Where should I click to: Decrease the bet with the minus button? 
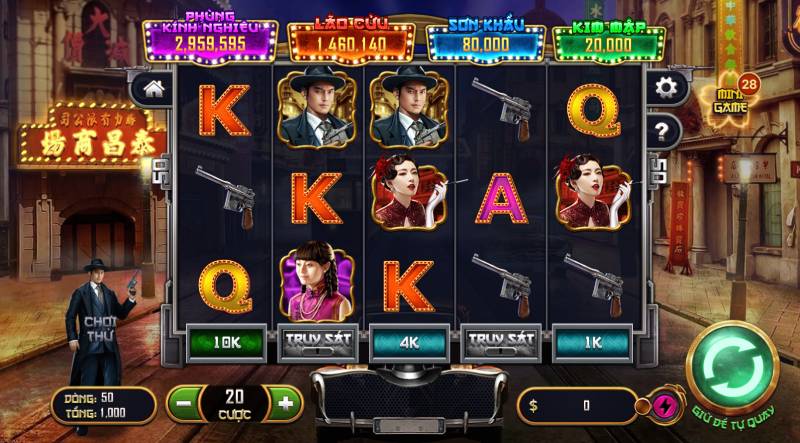click(x=180, y=403)
